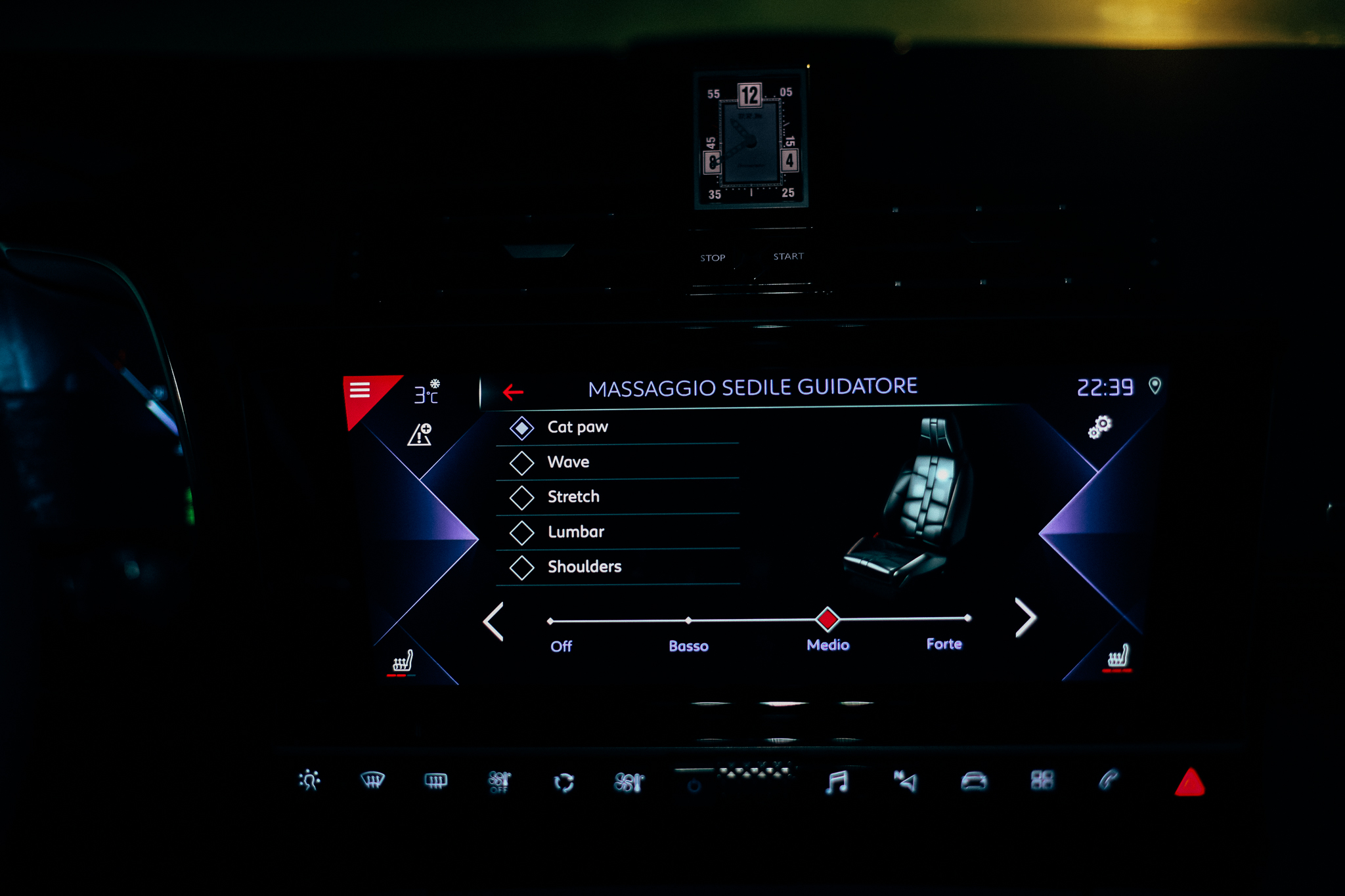Open the gear settings icon

1100,427
